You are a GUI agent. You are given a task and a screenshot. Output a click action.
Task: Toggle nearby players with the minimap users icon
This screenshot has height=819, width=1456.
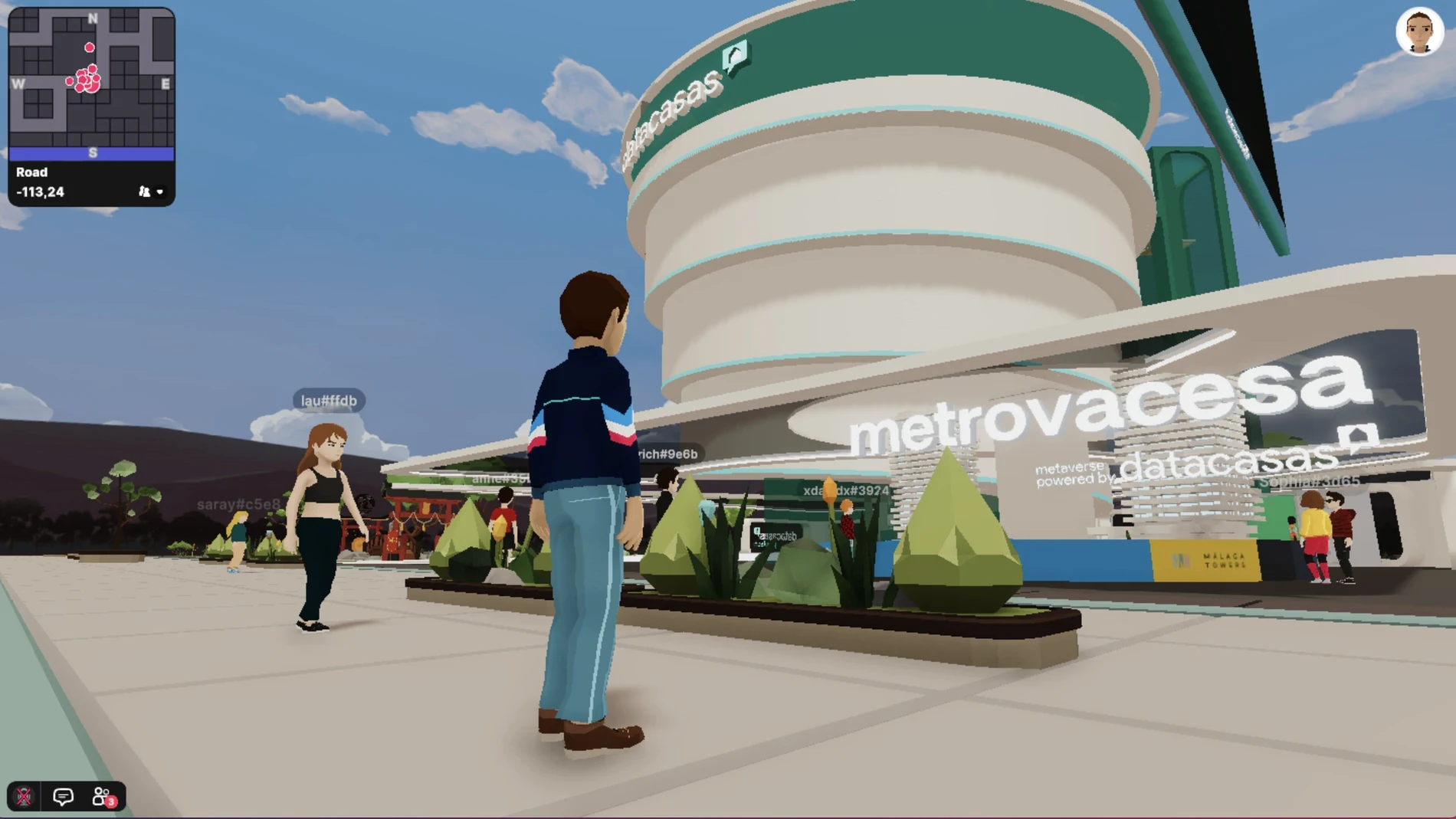(144, 192)
